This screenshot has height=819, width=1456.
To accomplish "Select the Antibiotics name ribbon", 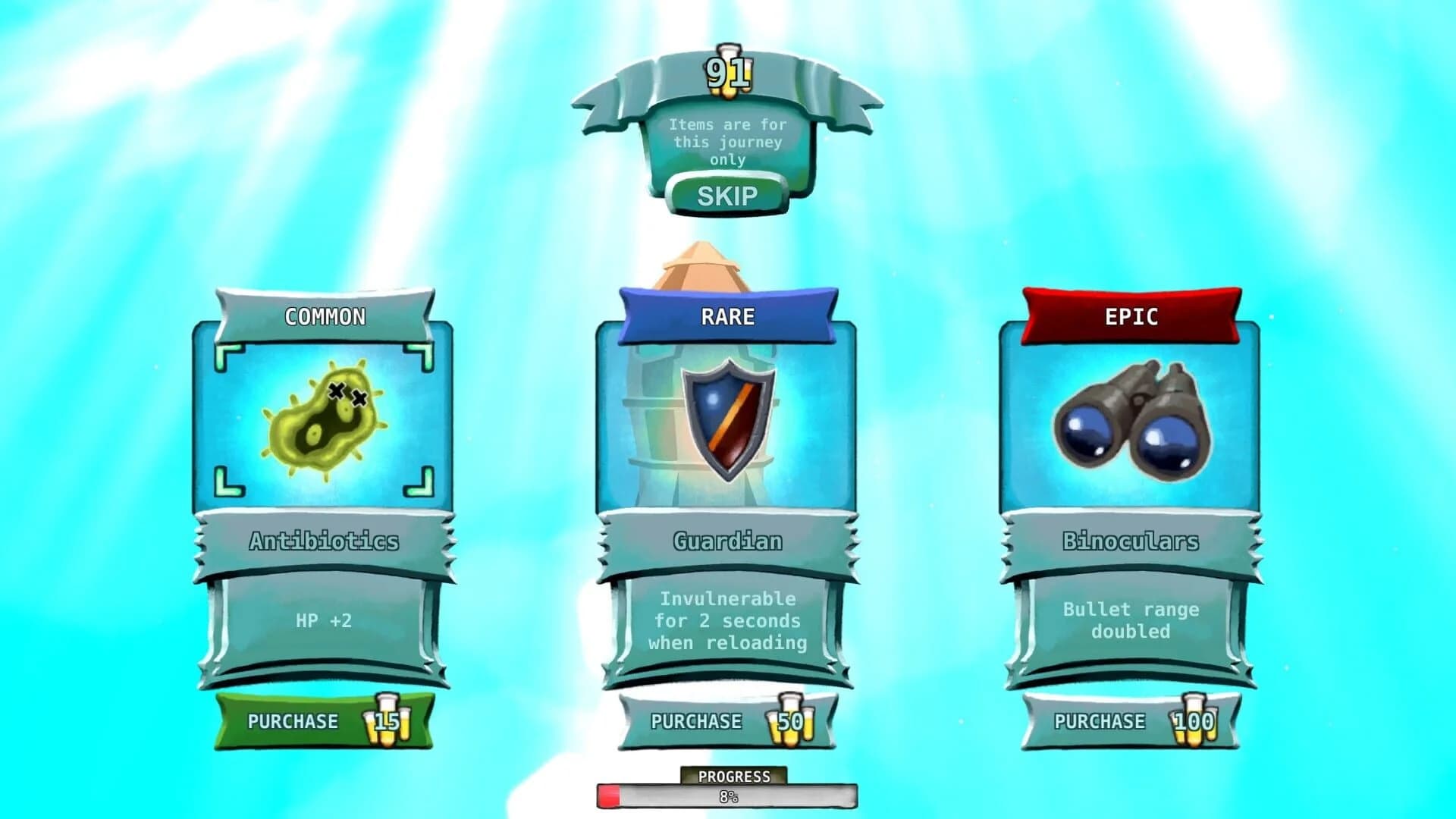I will [x=325, y=541].
